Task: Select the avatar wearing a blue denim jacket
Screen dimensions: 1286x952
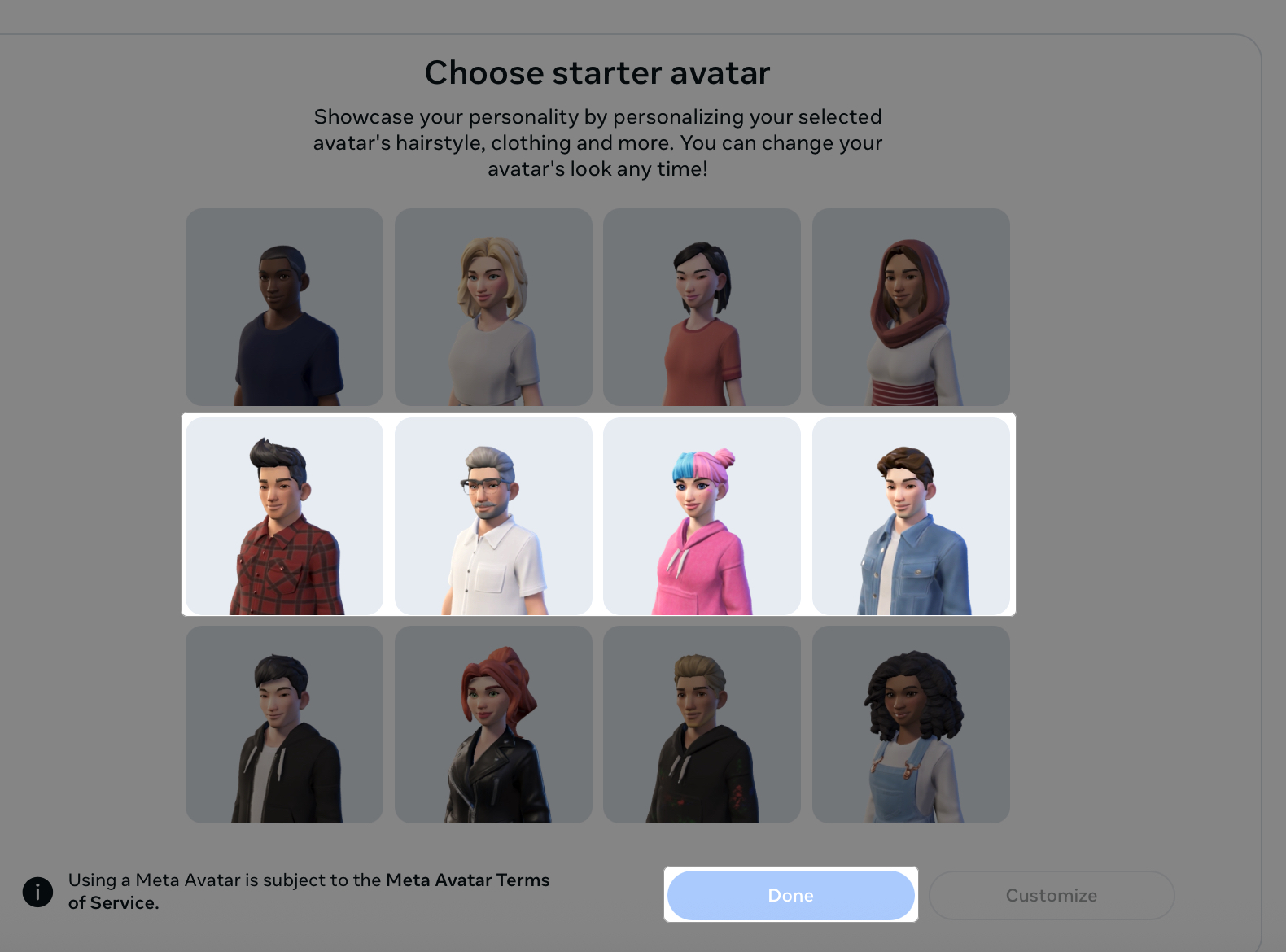Action: click(x=911, y=516)
